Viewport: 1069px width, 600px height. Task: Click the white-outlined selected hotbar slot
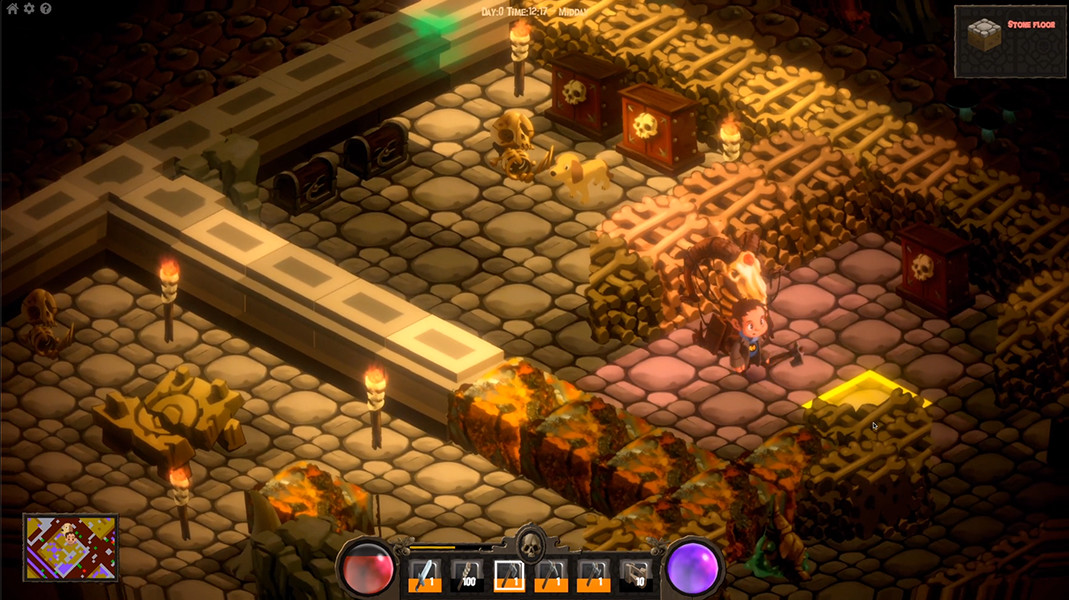[x=510, y=574]
